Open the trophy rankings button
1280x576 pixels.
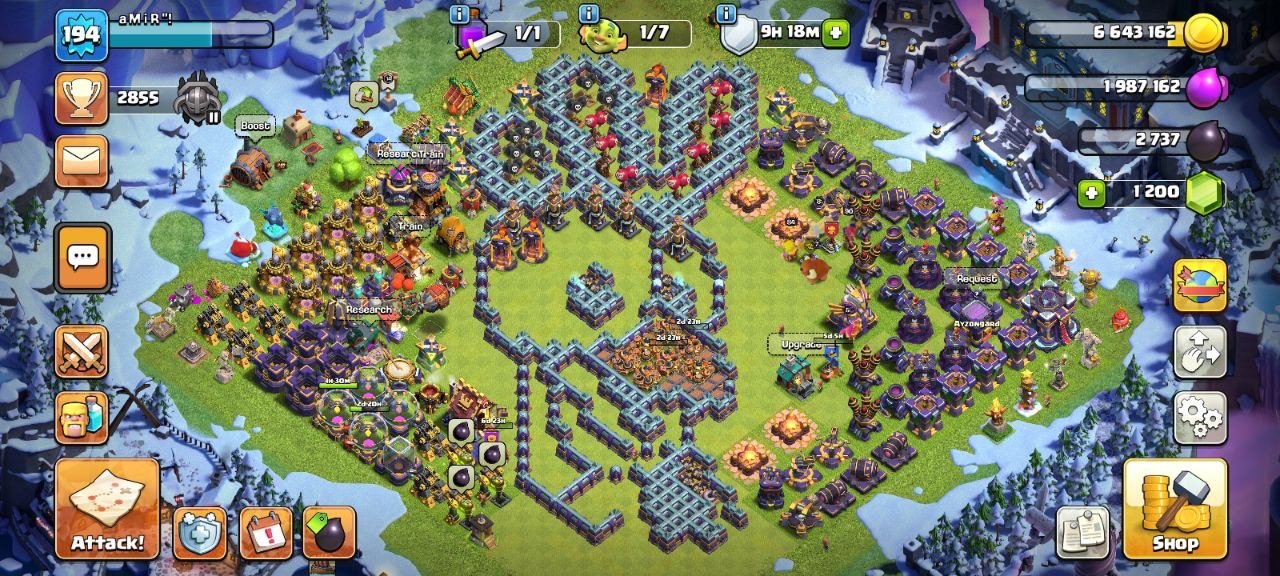click(x=81, y=98)
